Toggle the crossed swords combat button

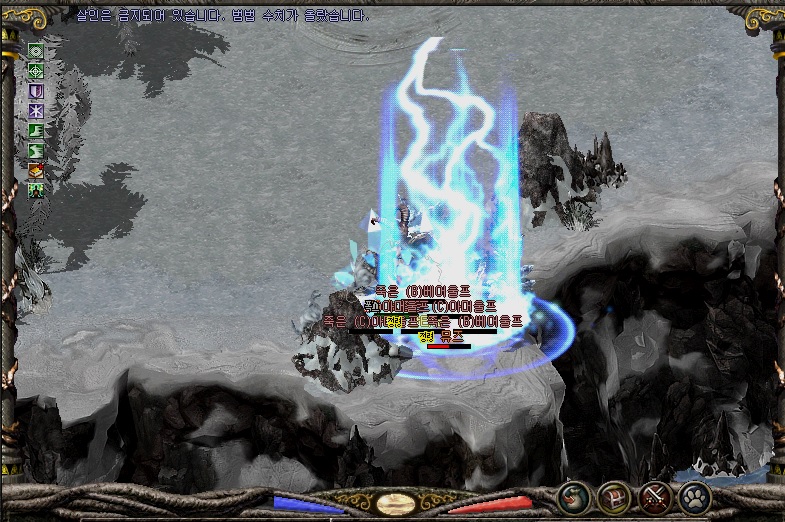[653, 496]
